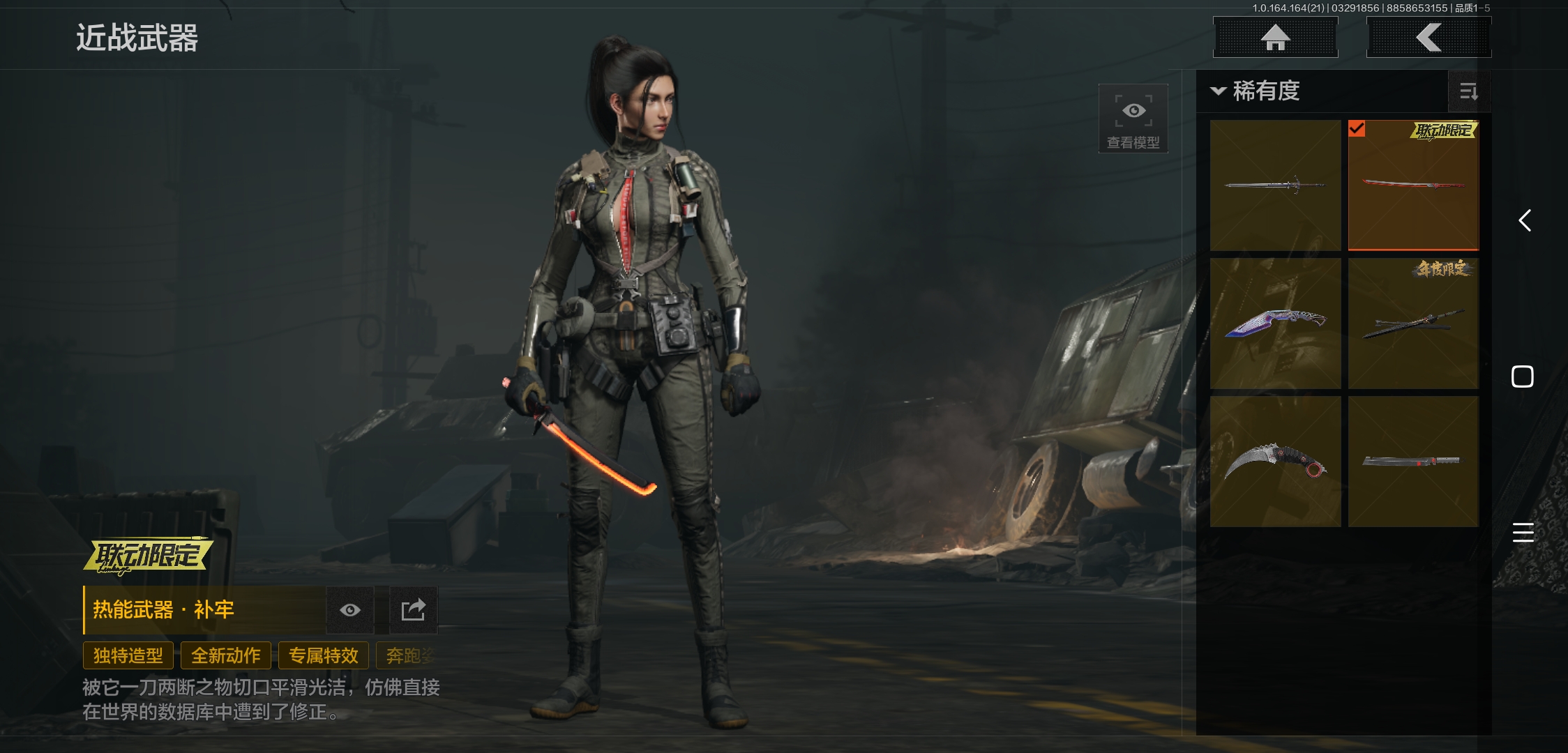The width and height of the screenshot is (1568, 753).
Task: Share the 热能武器·补牢 weapon
Action: [x=413, y=610]
